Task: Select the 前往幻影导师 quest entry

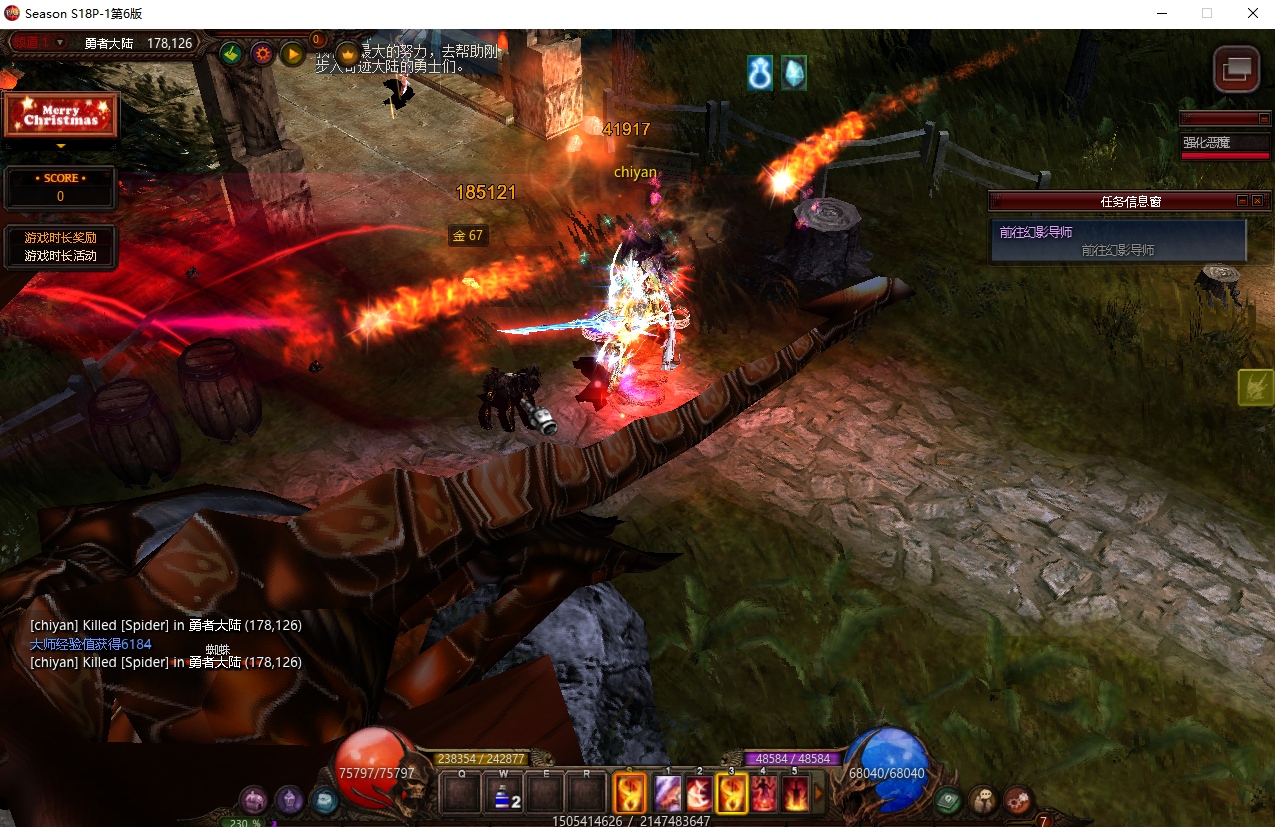Action: tap(1117, 240)
